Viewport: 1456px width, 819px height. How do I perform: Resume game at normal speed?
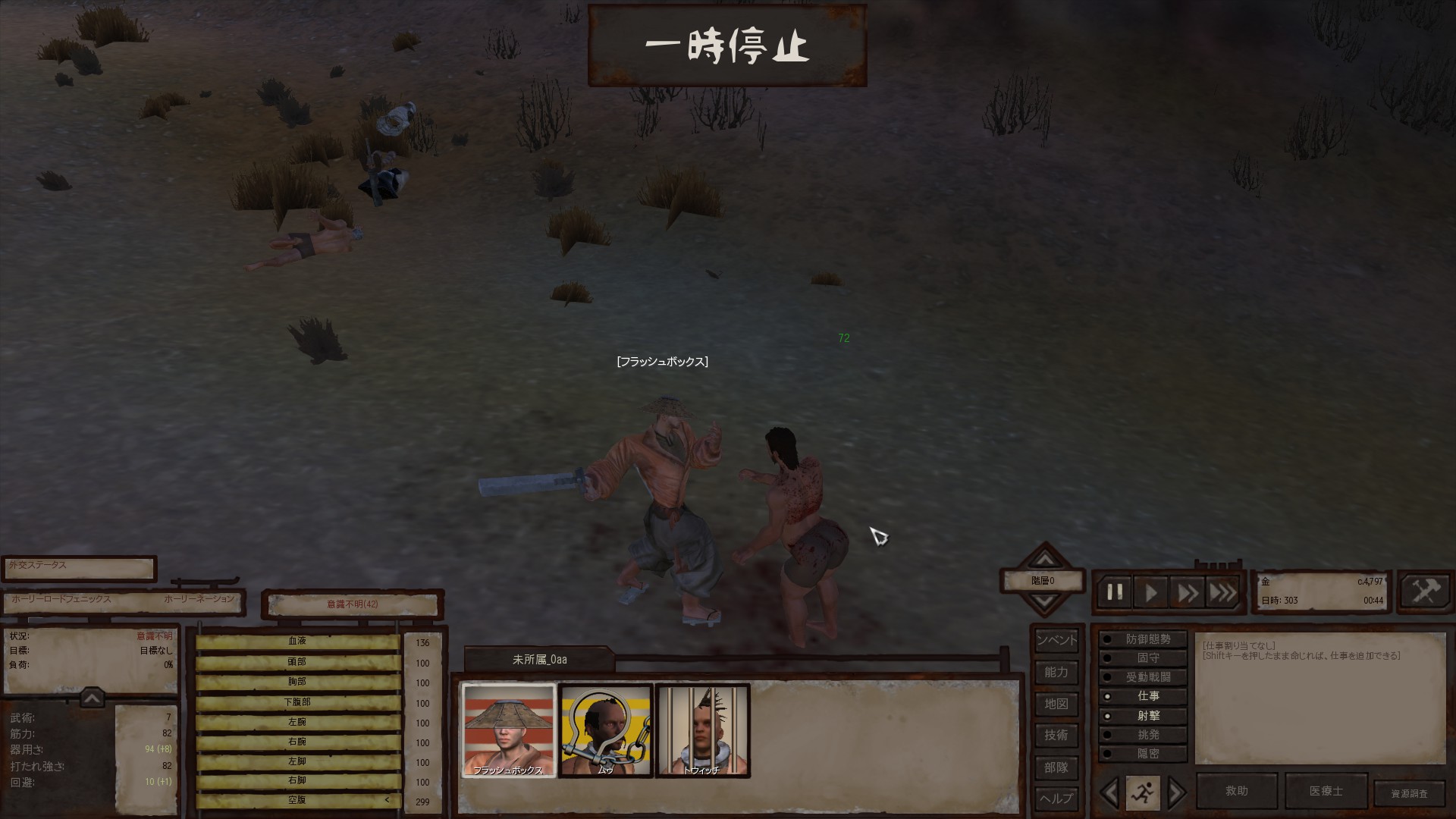point(1151,592)
